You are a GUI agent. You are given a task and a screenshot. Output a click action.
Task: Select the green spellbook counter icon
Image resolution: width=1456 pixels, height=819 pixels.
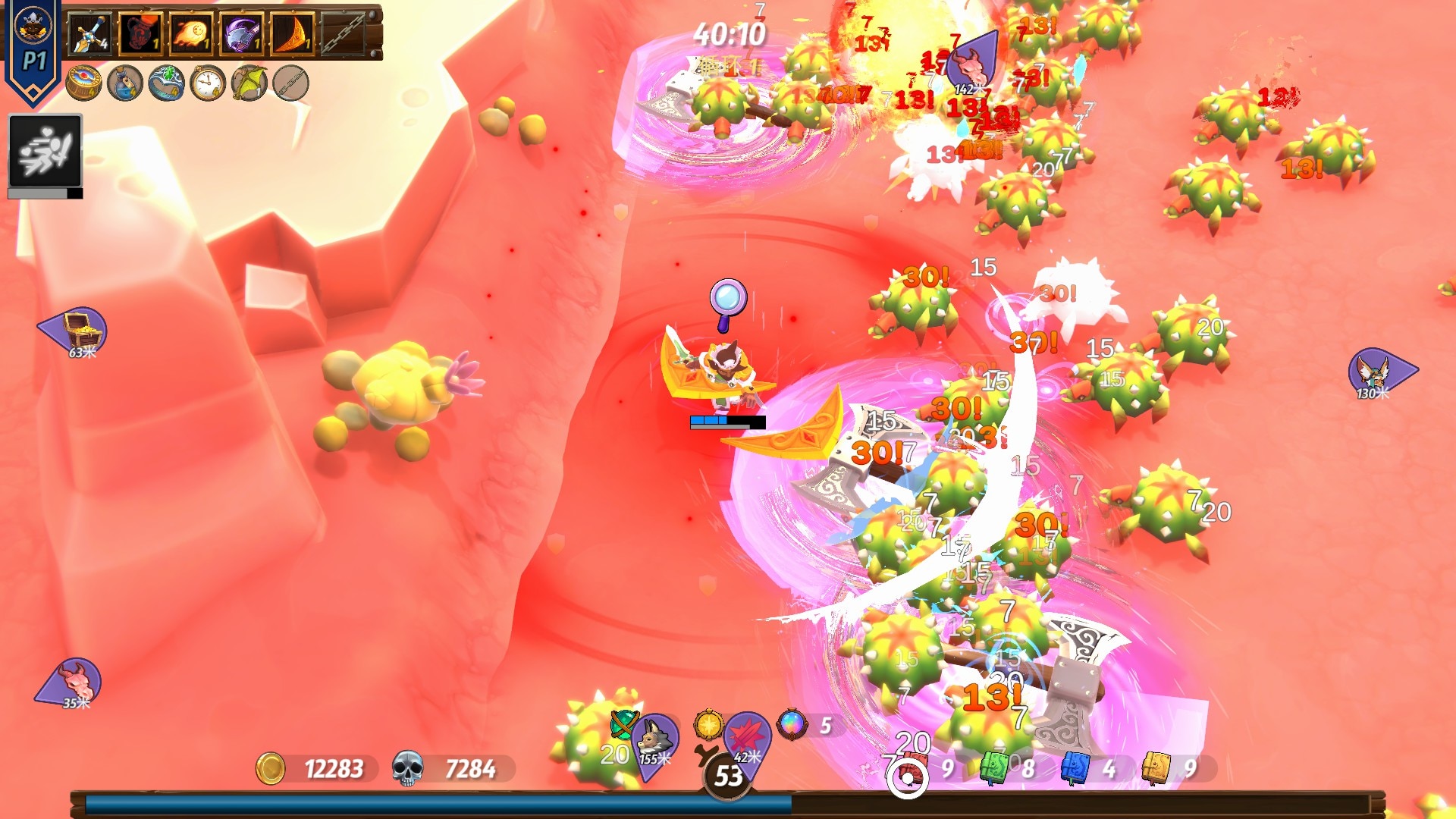[994, 768]
